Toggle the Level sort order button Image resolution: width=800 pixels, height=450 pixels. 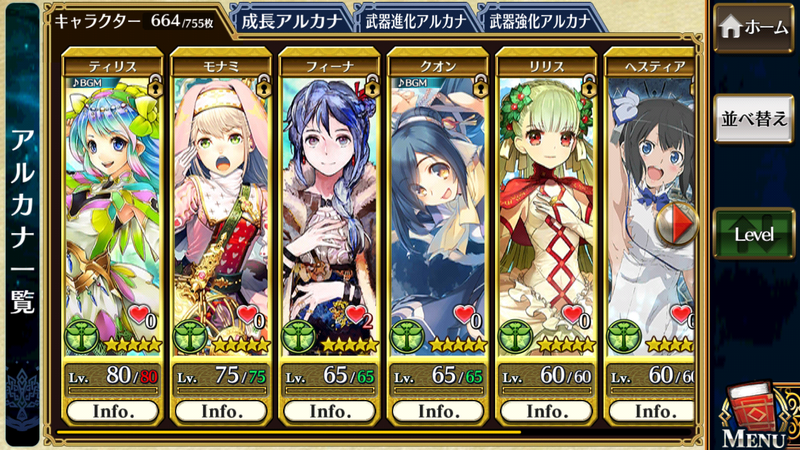pos(754,233)
